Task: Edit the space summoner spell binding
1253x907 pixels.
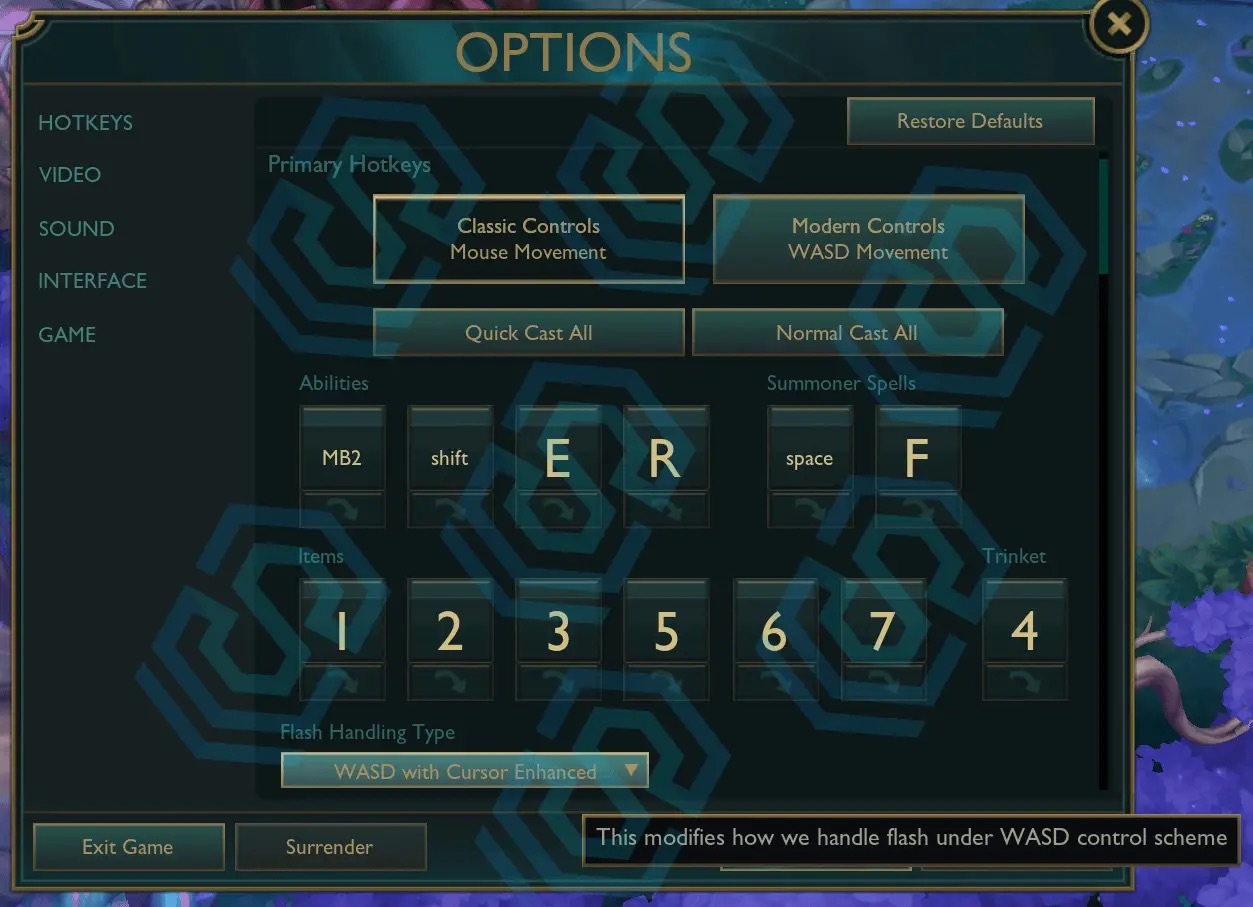Action: [x=810, y=458]
